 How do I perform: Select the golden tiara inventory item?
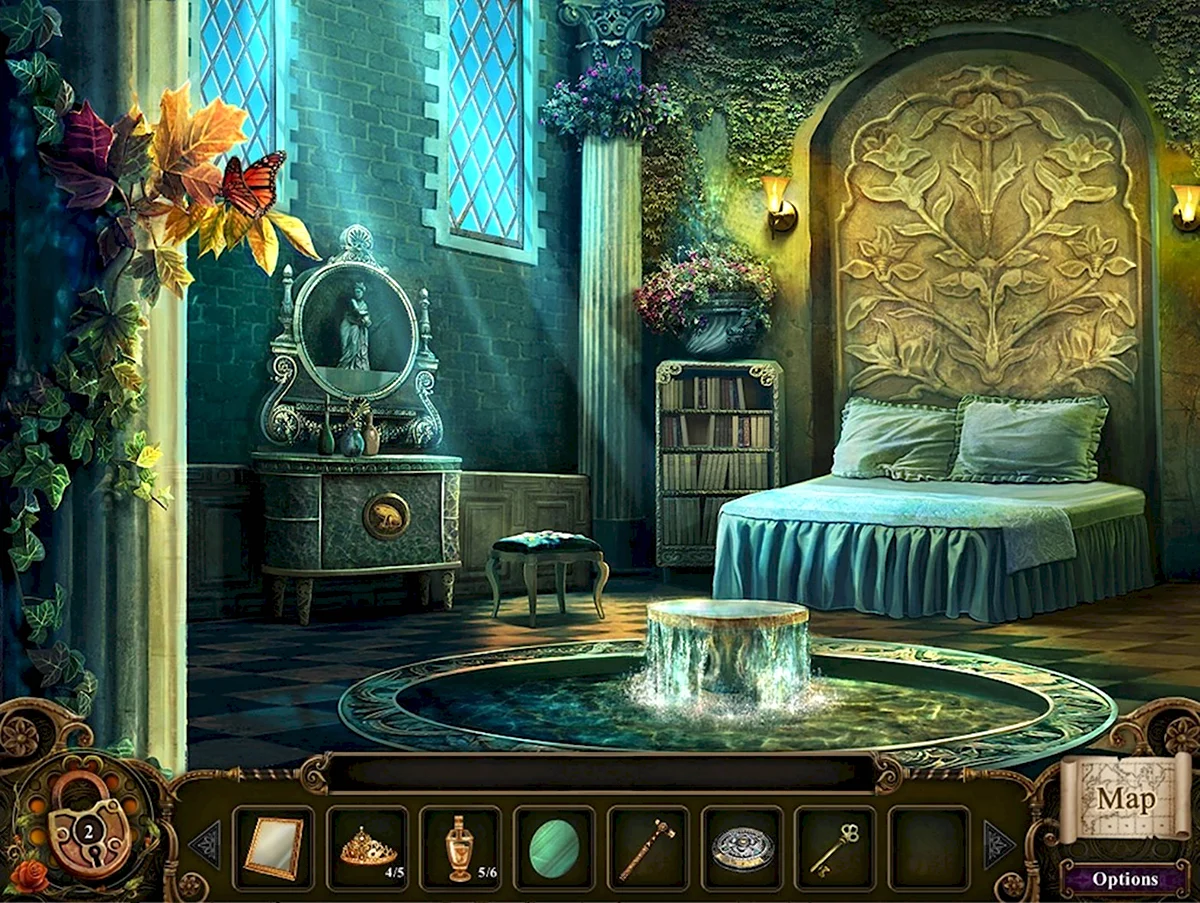click(367, 848)
